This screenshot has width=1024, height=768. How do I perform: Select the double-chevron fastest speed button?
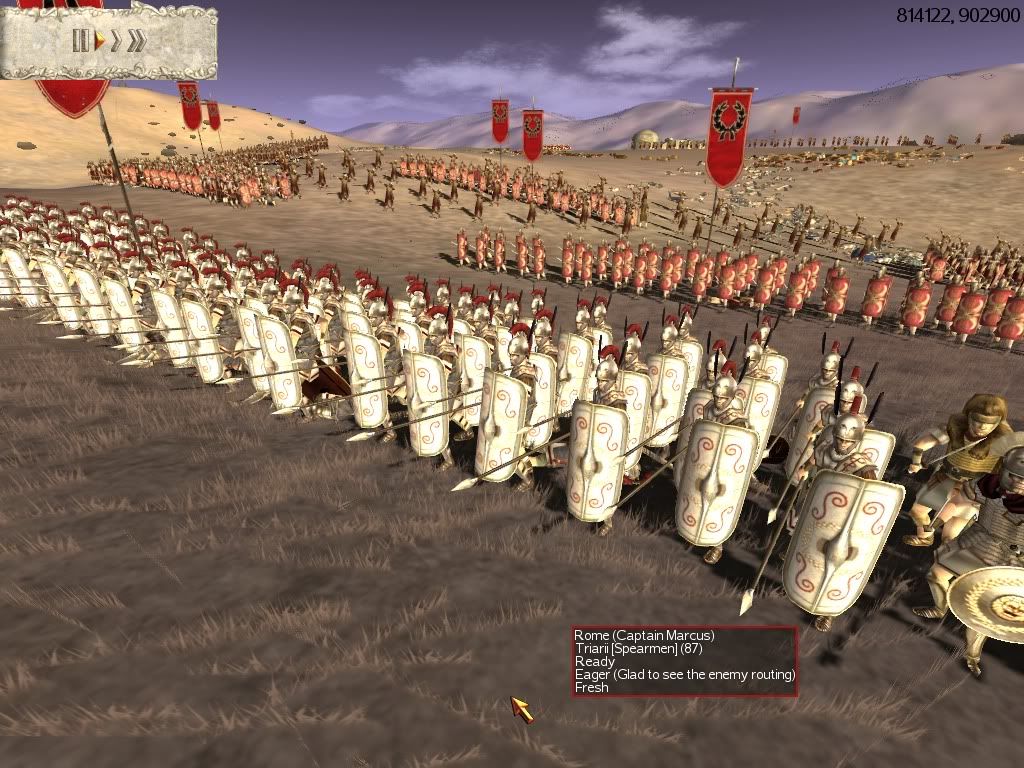tap(137, 41)
